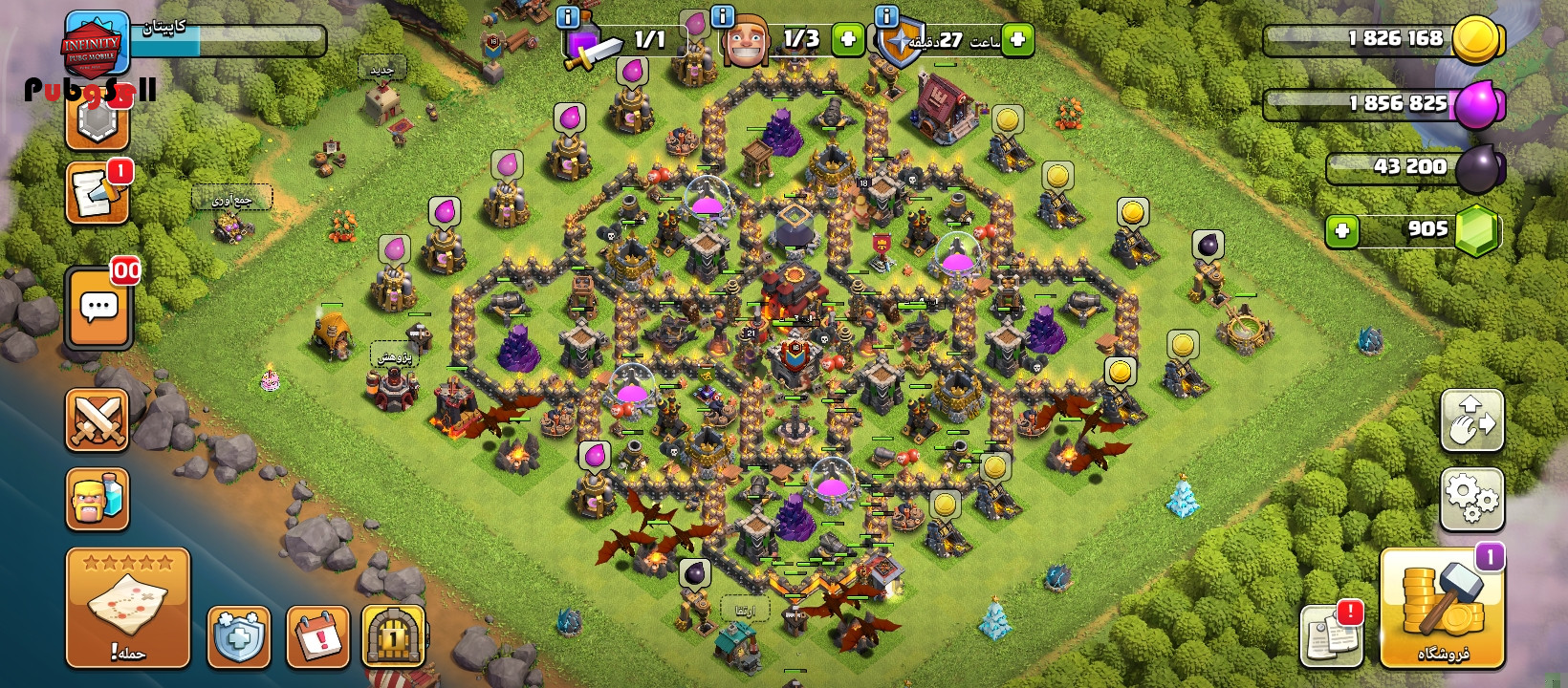Open the player profile badge
Viewport: 1568px width, 688px height.
coord(96,43)
